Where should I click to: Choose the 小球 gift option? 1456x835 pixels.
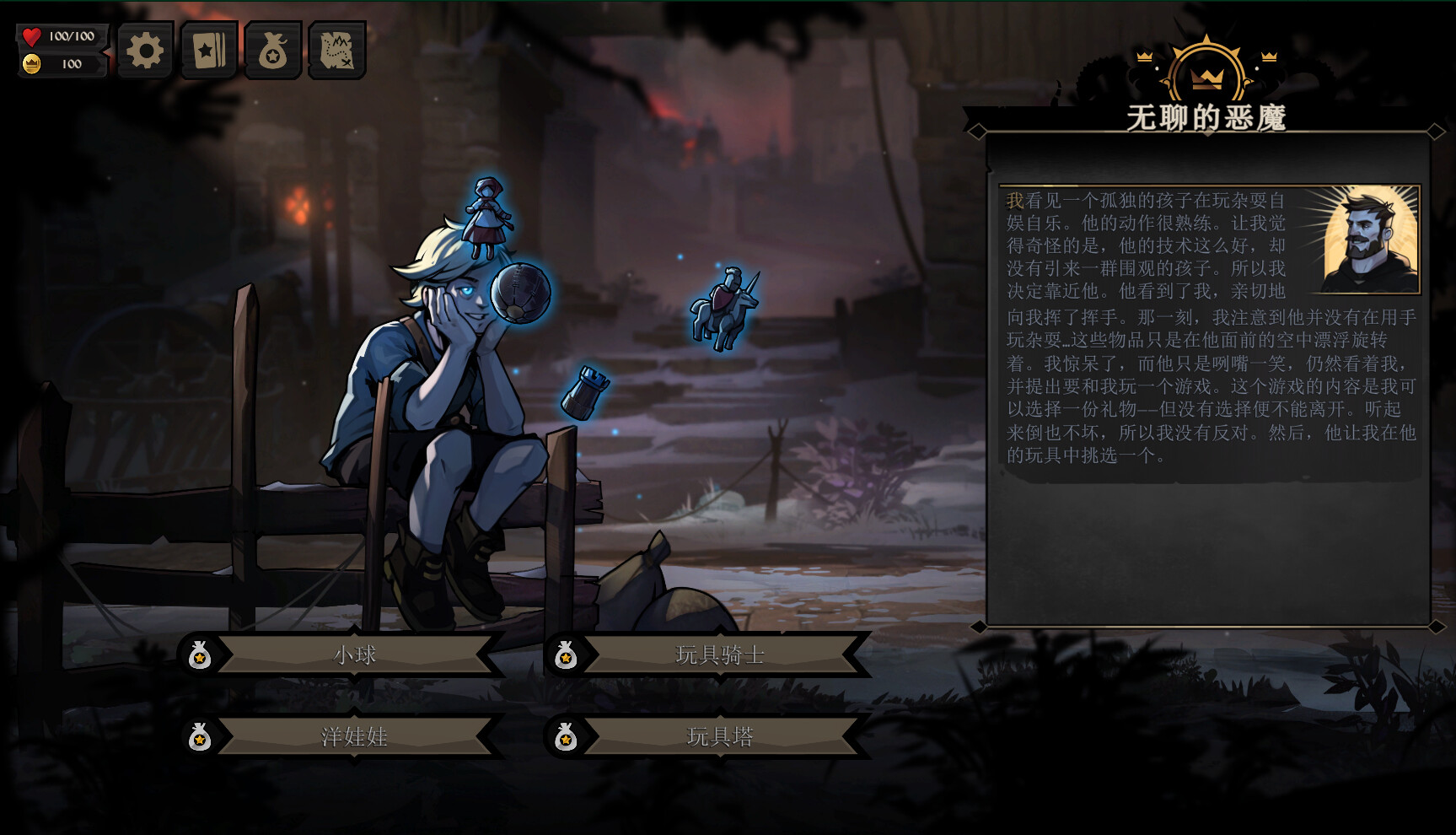pos(354,655)
